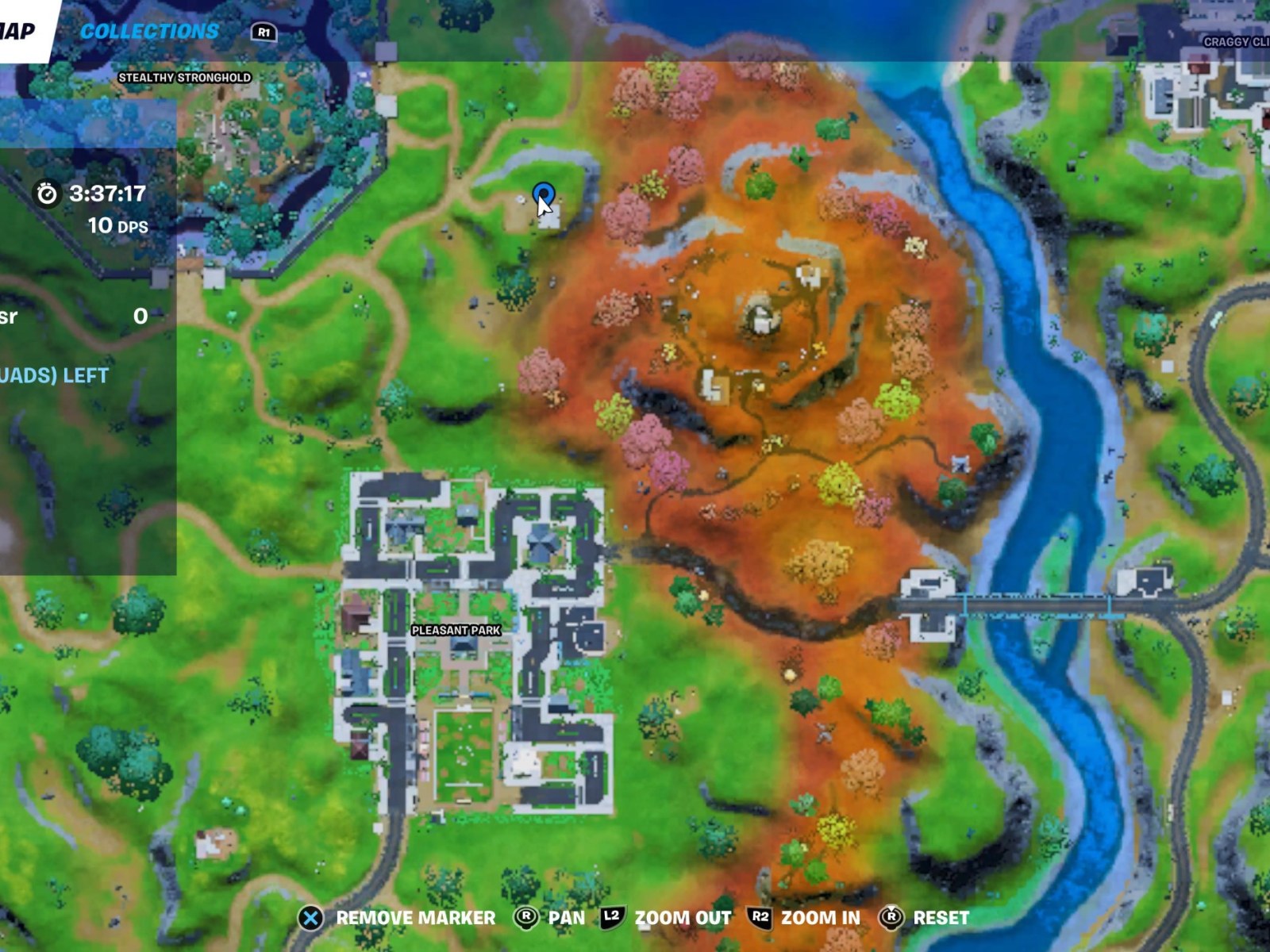Screen dimensions: 1270x952
Task: Click the Pleasant Park map label
Action: point(456,631)
